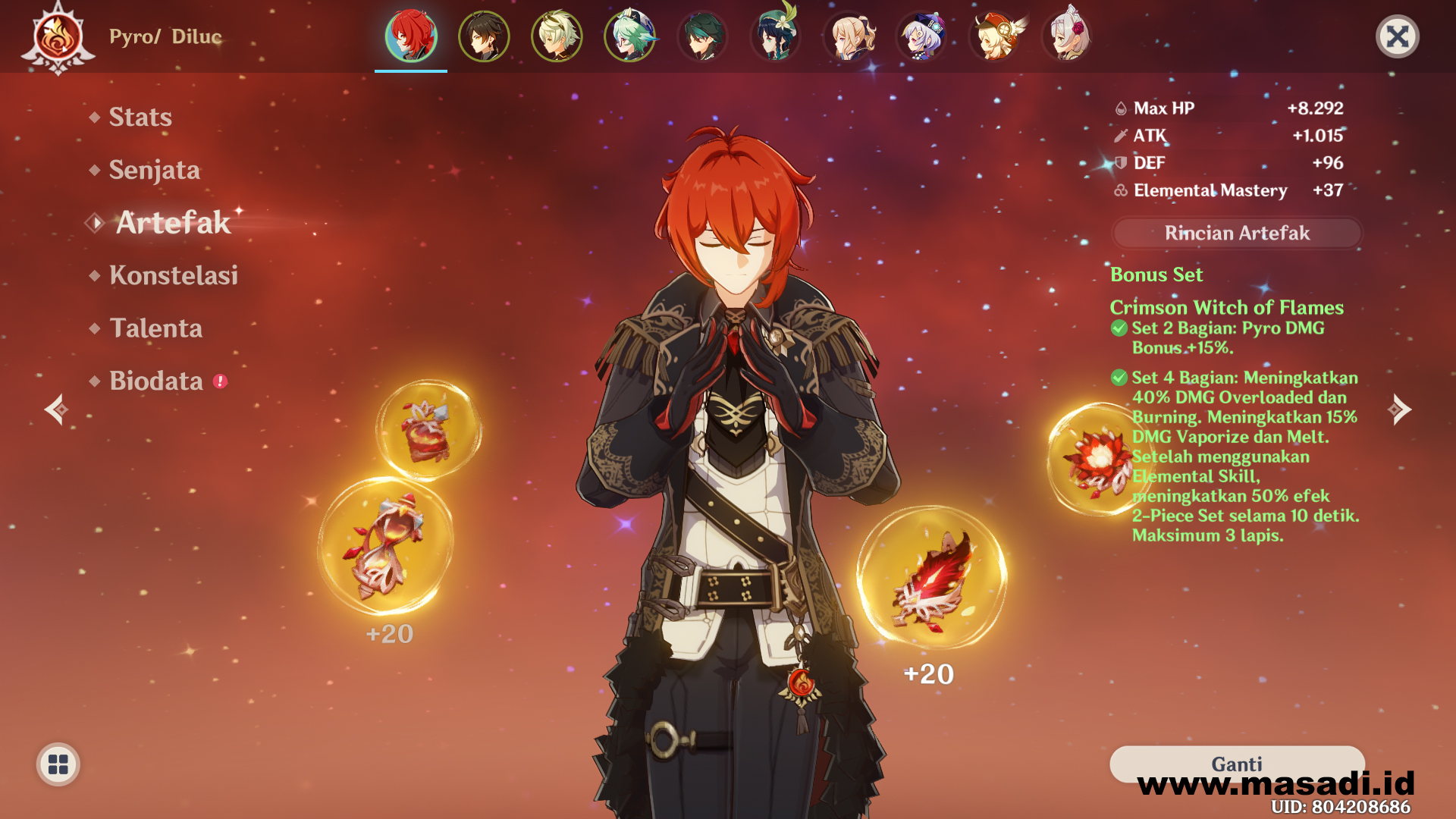
Task: Switch to Zhongli's character portrait
Action: 483,36
